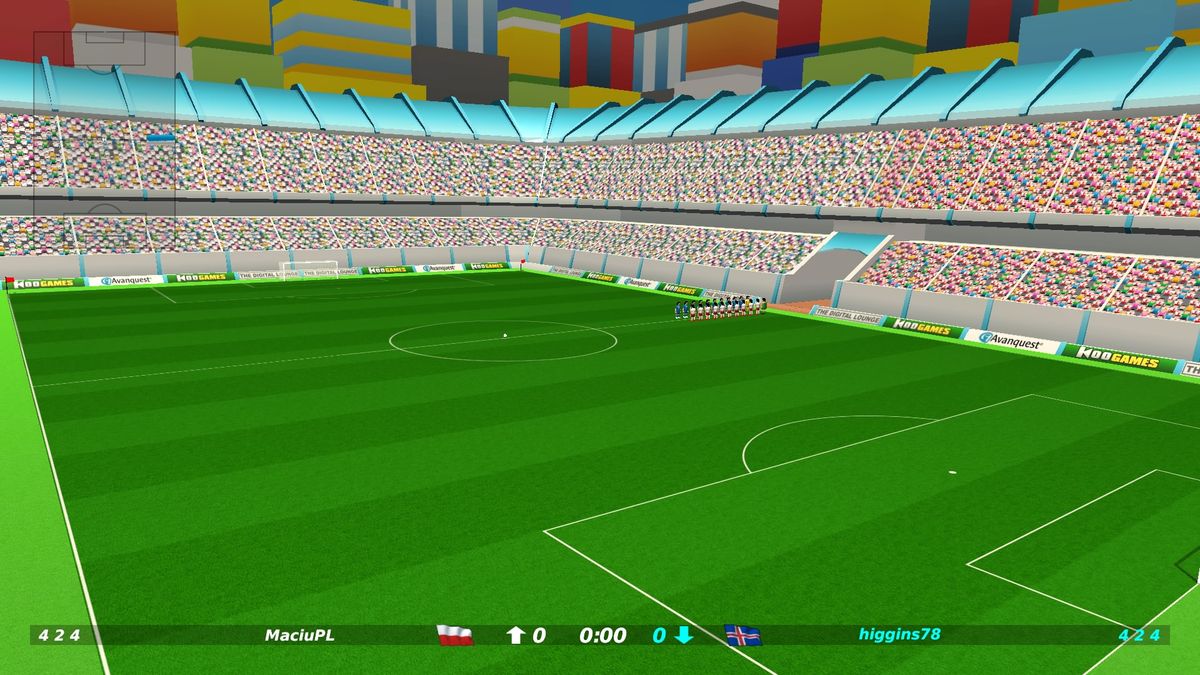Click the higgins78 player name
This screenshot has height=675, width=1200.
click(x=899, y=634)
